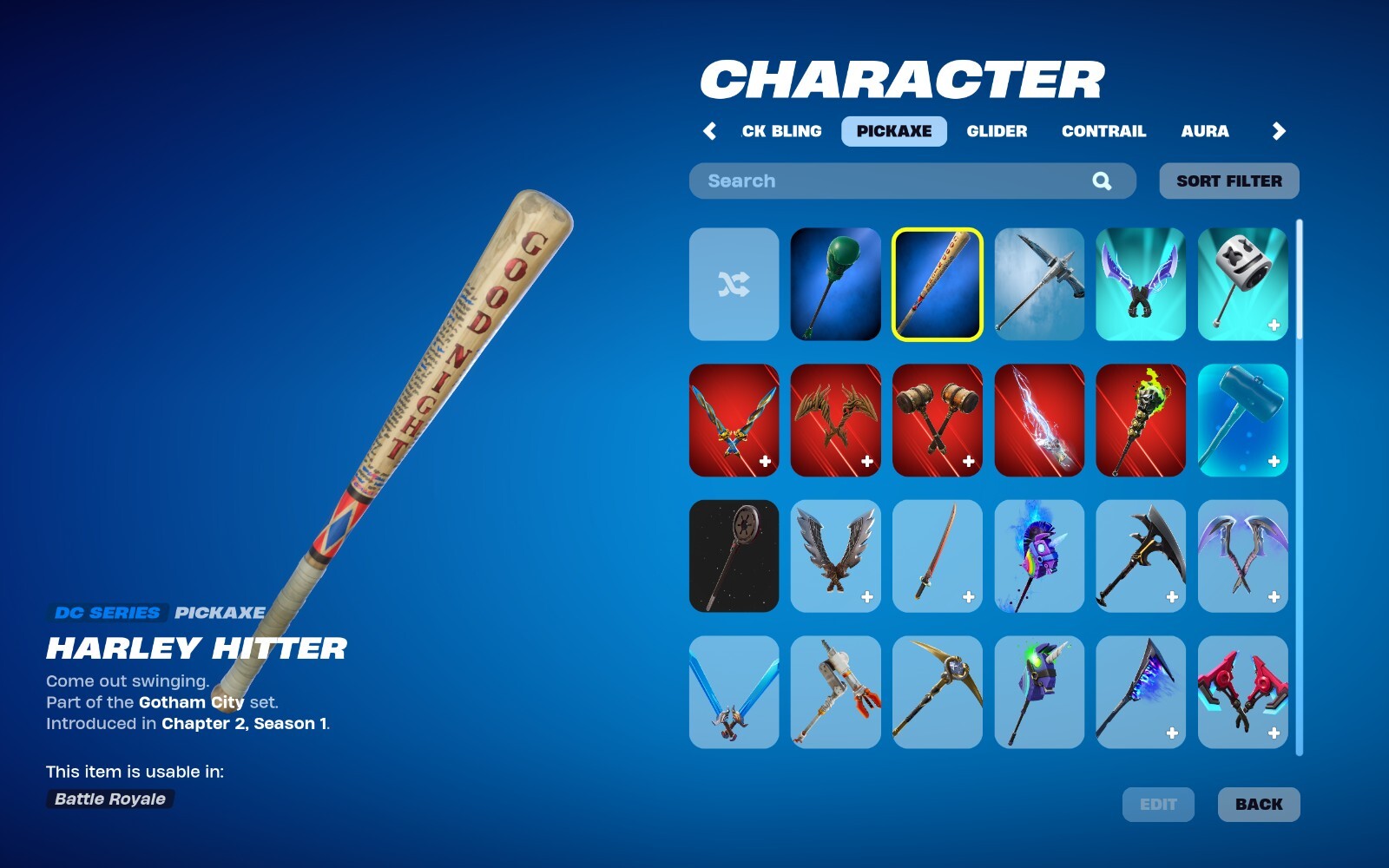This screenshot has width=1389, height=868.
Task: Click the search magnifying glass icon
Action: point(1101,181)
